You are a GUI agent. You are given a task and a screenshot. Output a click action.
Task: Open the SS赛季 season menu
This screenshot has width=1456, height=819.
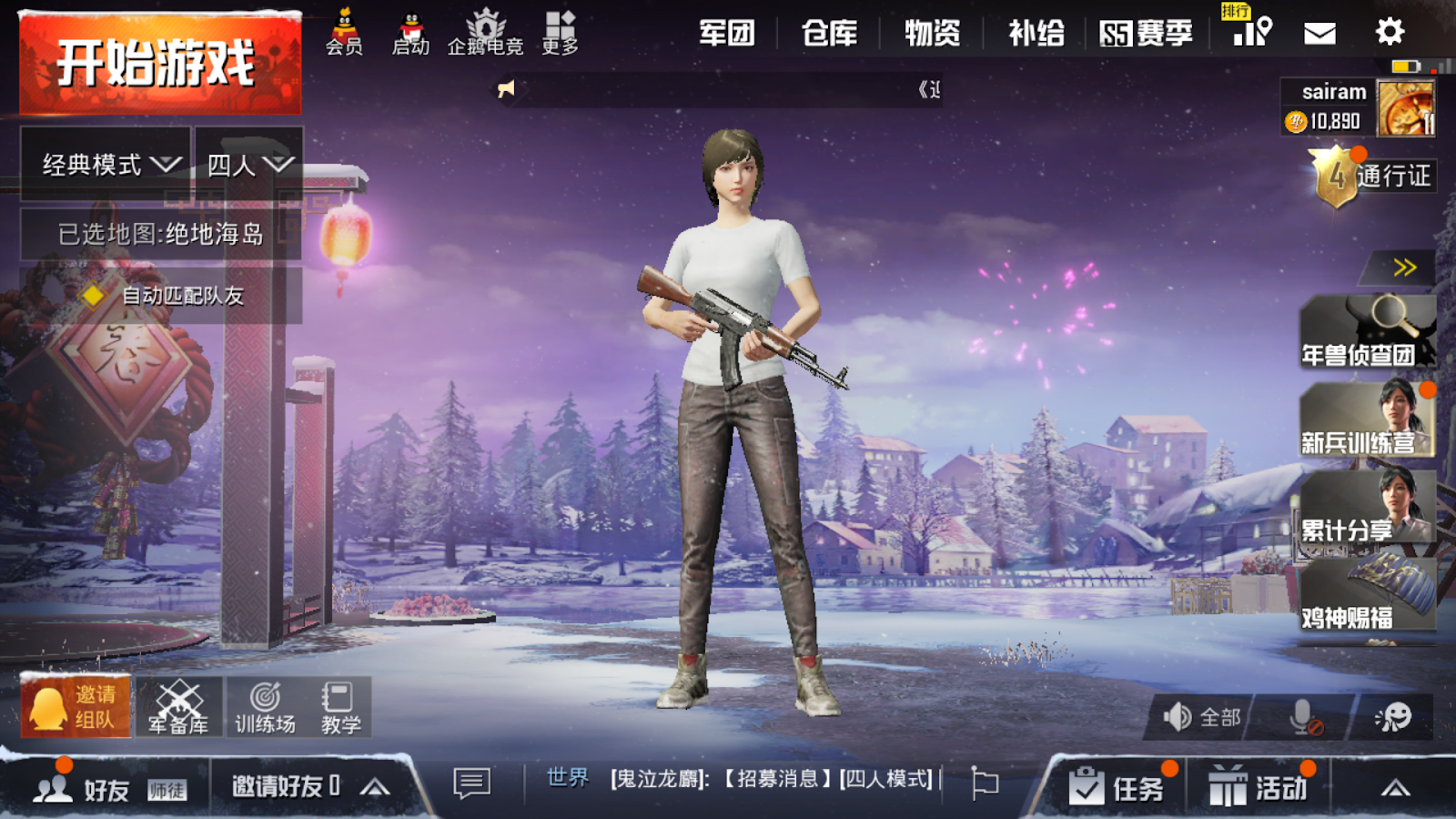coord(1147,32)
